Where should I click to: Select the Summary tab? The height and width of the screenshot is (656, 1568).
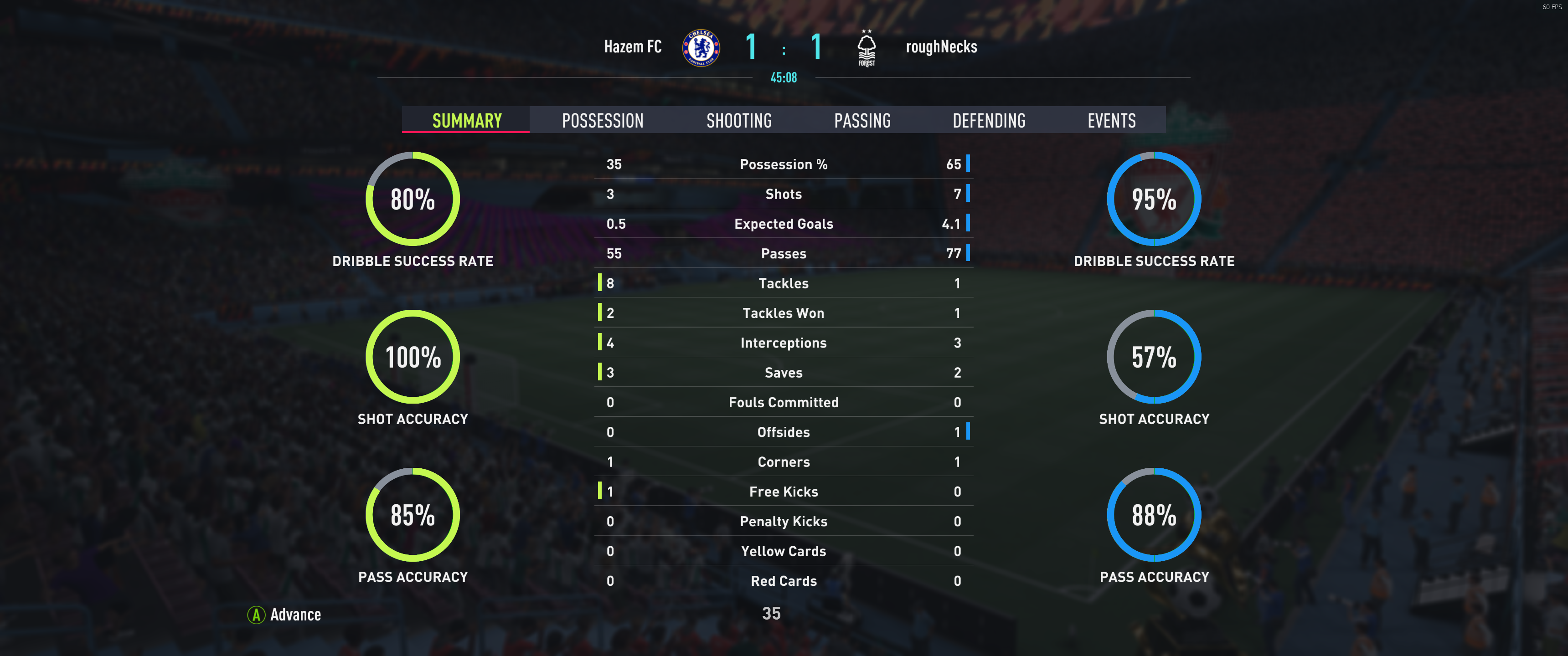tap(466, 120)
